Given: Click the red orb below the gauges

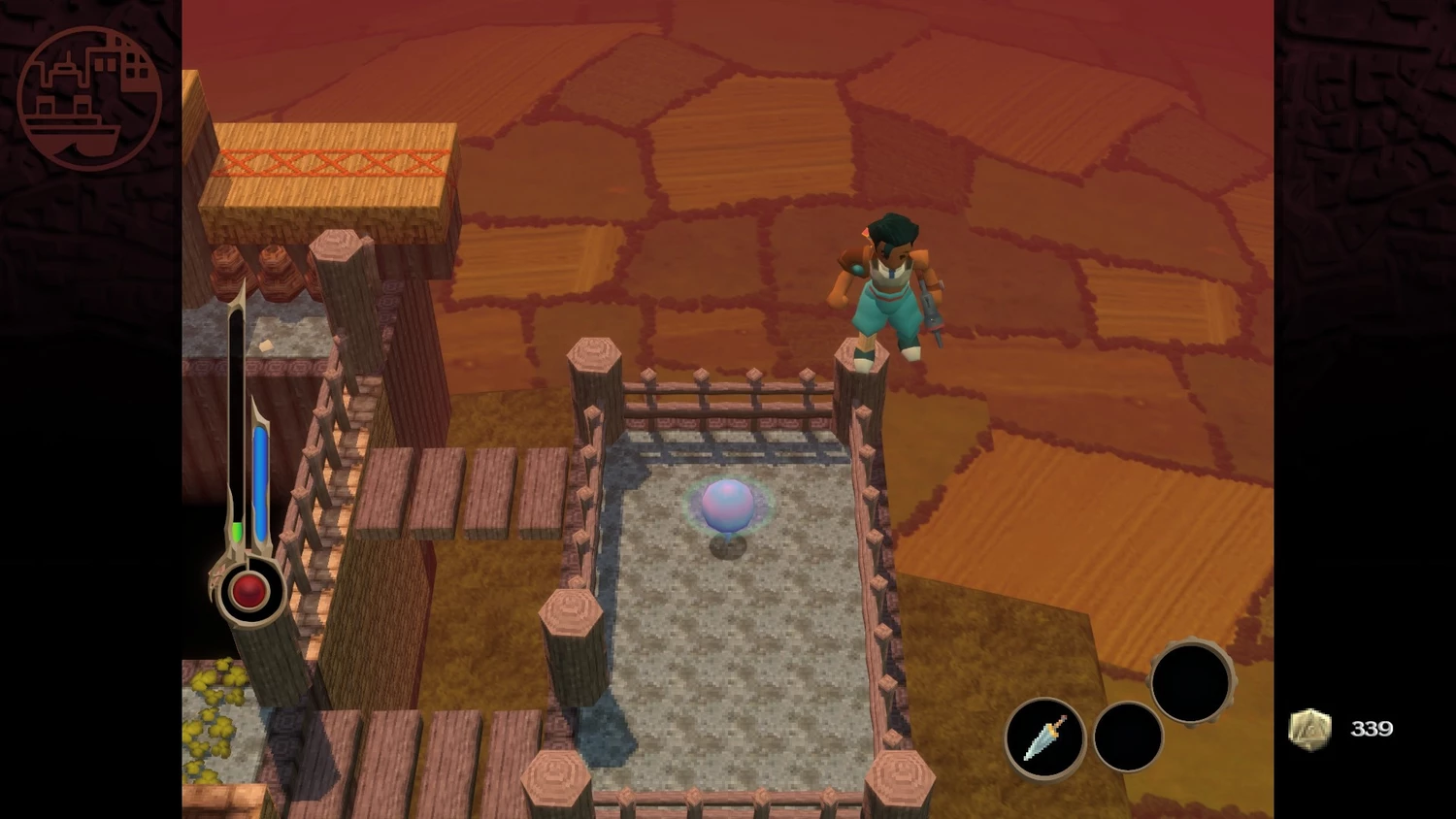Looking at the screenshot, I should [248, 590].
